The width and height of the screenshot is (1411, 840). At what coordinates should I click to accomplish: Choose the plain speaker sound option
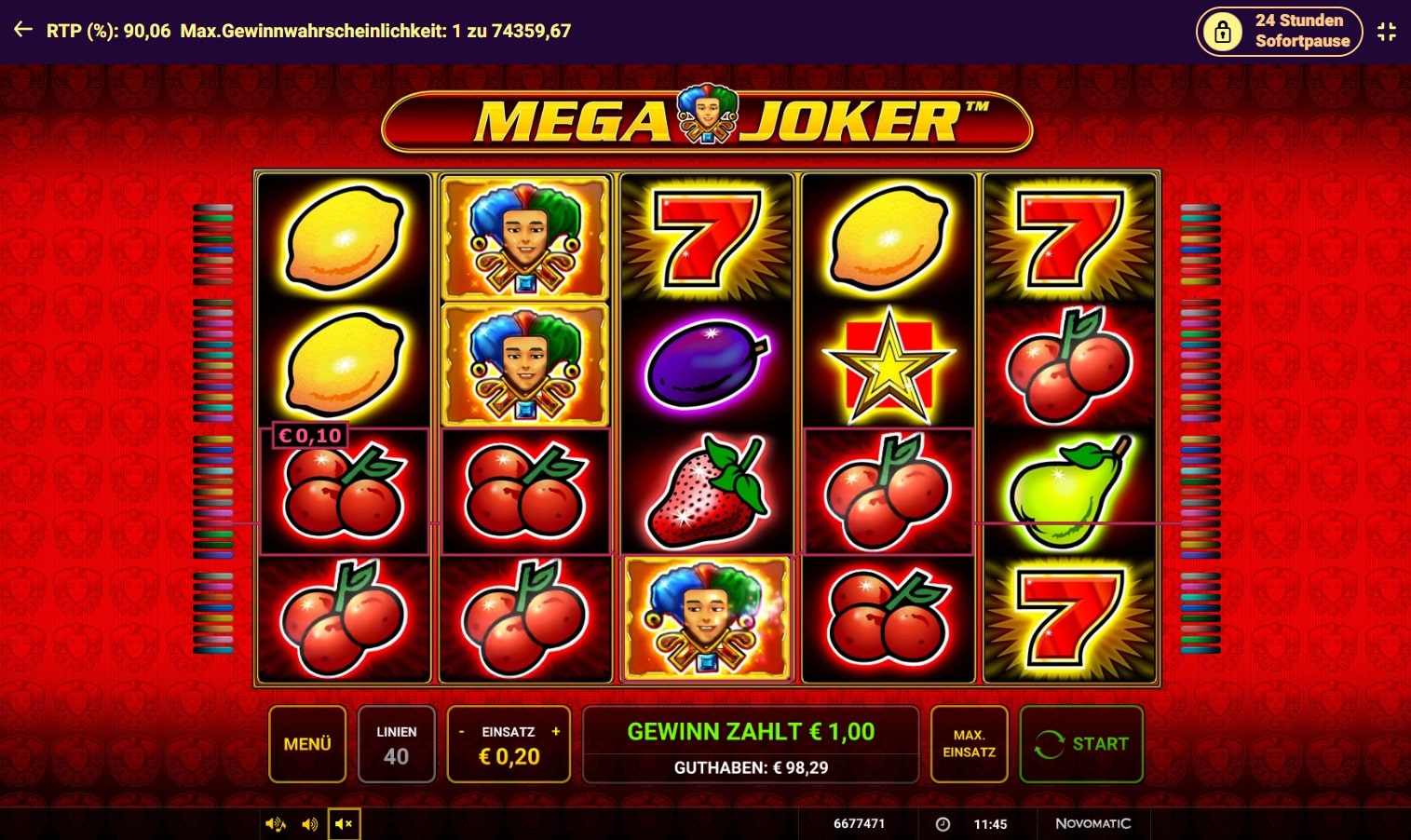click(309, 824)
